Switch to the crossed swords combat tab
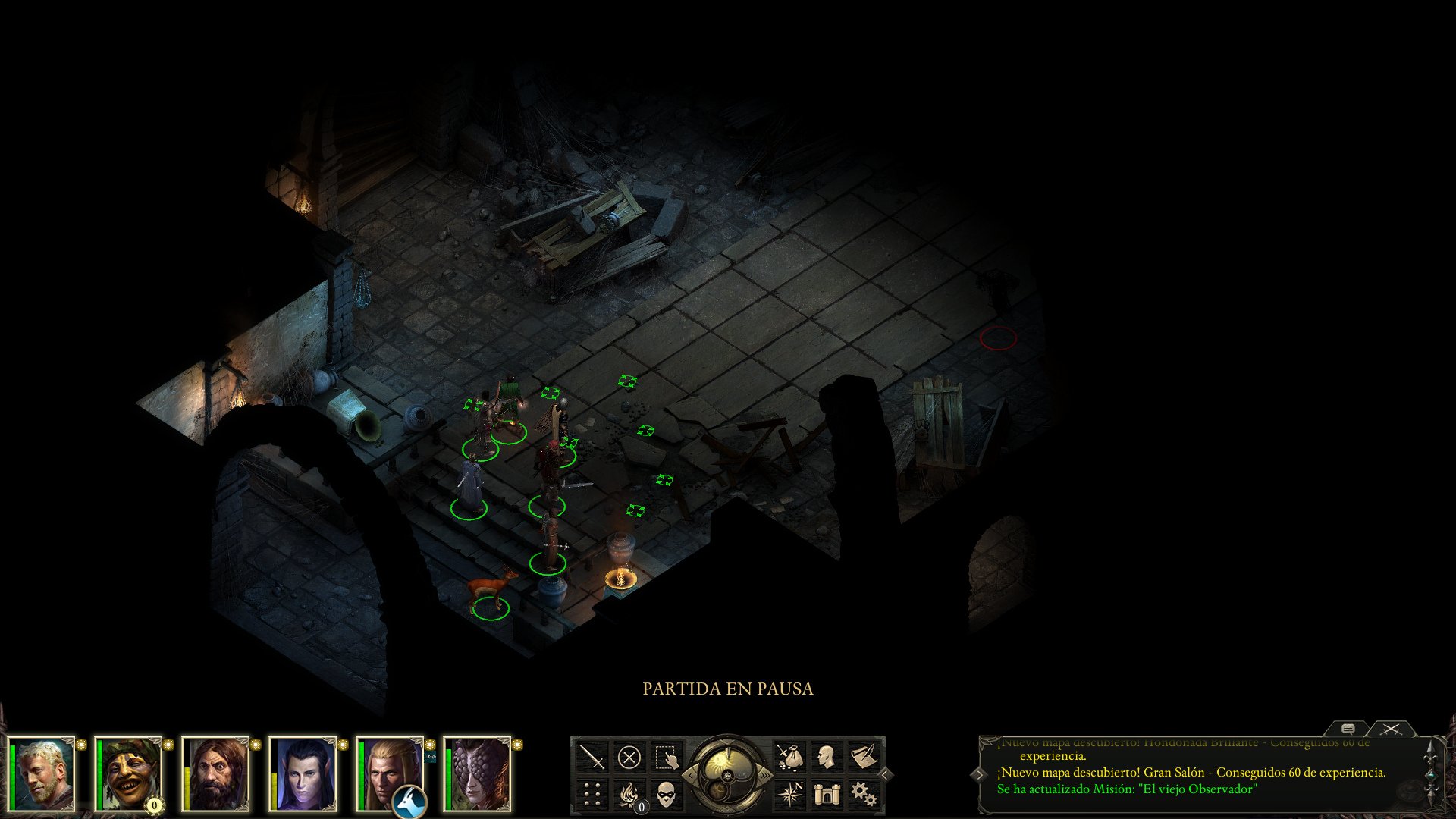Screen dimensions: 1456x819 coord(1390,730)
